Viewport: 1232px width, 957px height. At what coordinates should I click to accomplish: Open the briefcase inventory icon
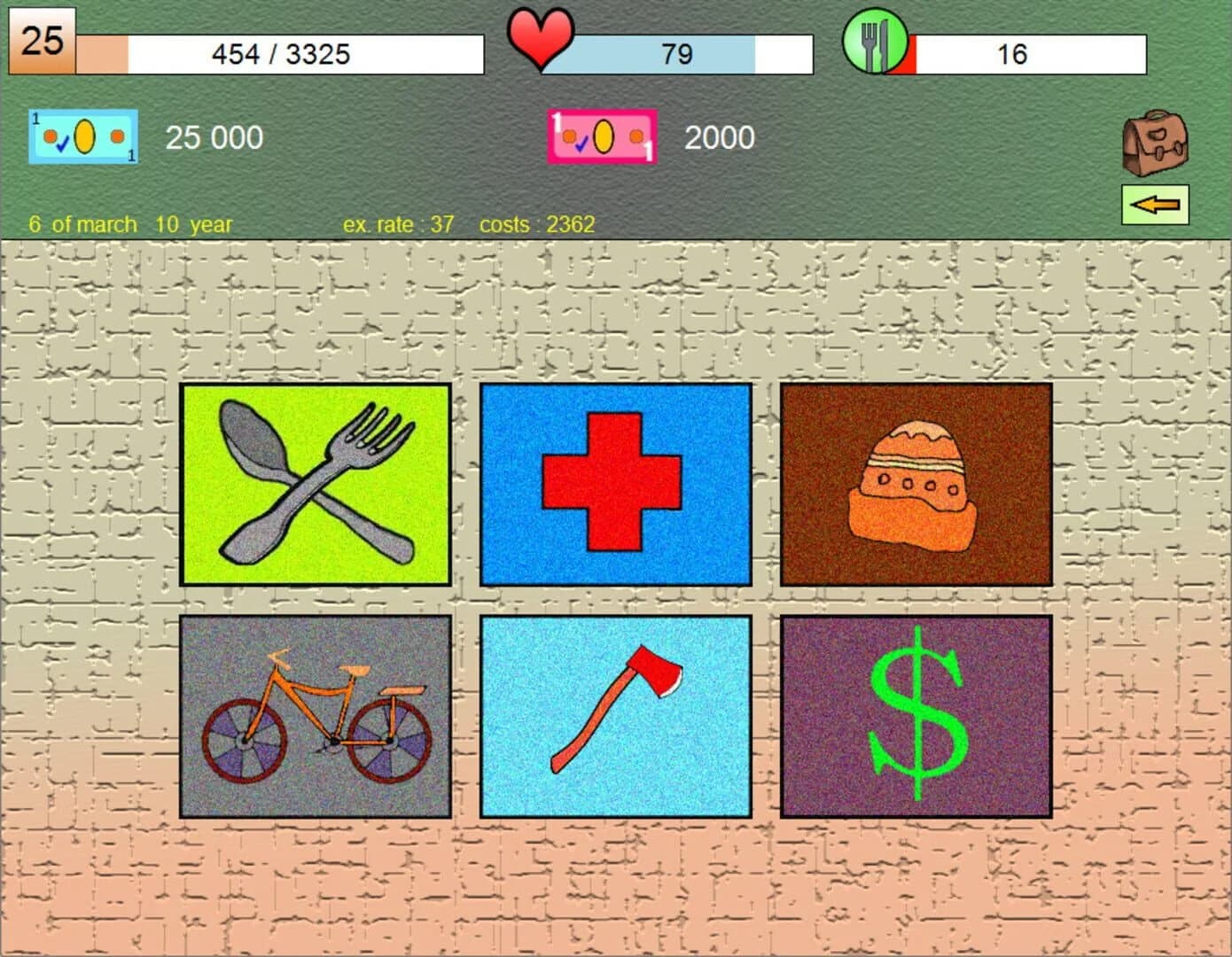click(x=1153, y=143)
